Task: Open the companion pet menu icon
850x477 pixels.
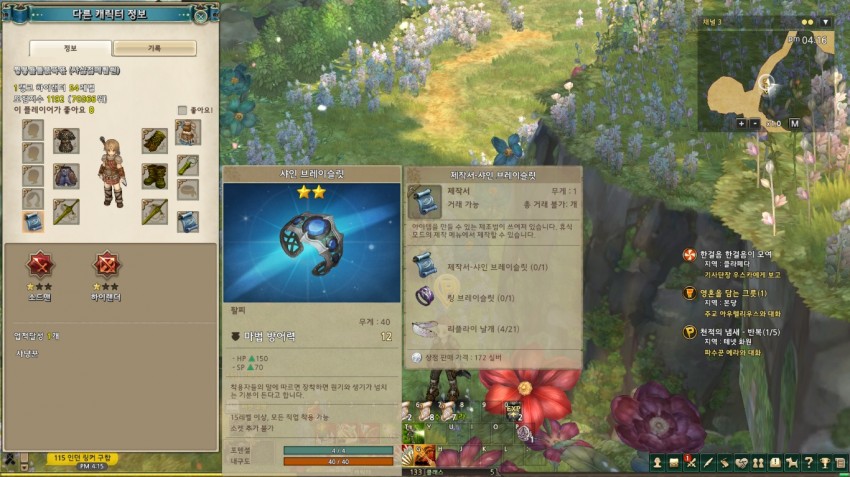Action: pos(792,462)
